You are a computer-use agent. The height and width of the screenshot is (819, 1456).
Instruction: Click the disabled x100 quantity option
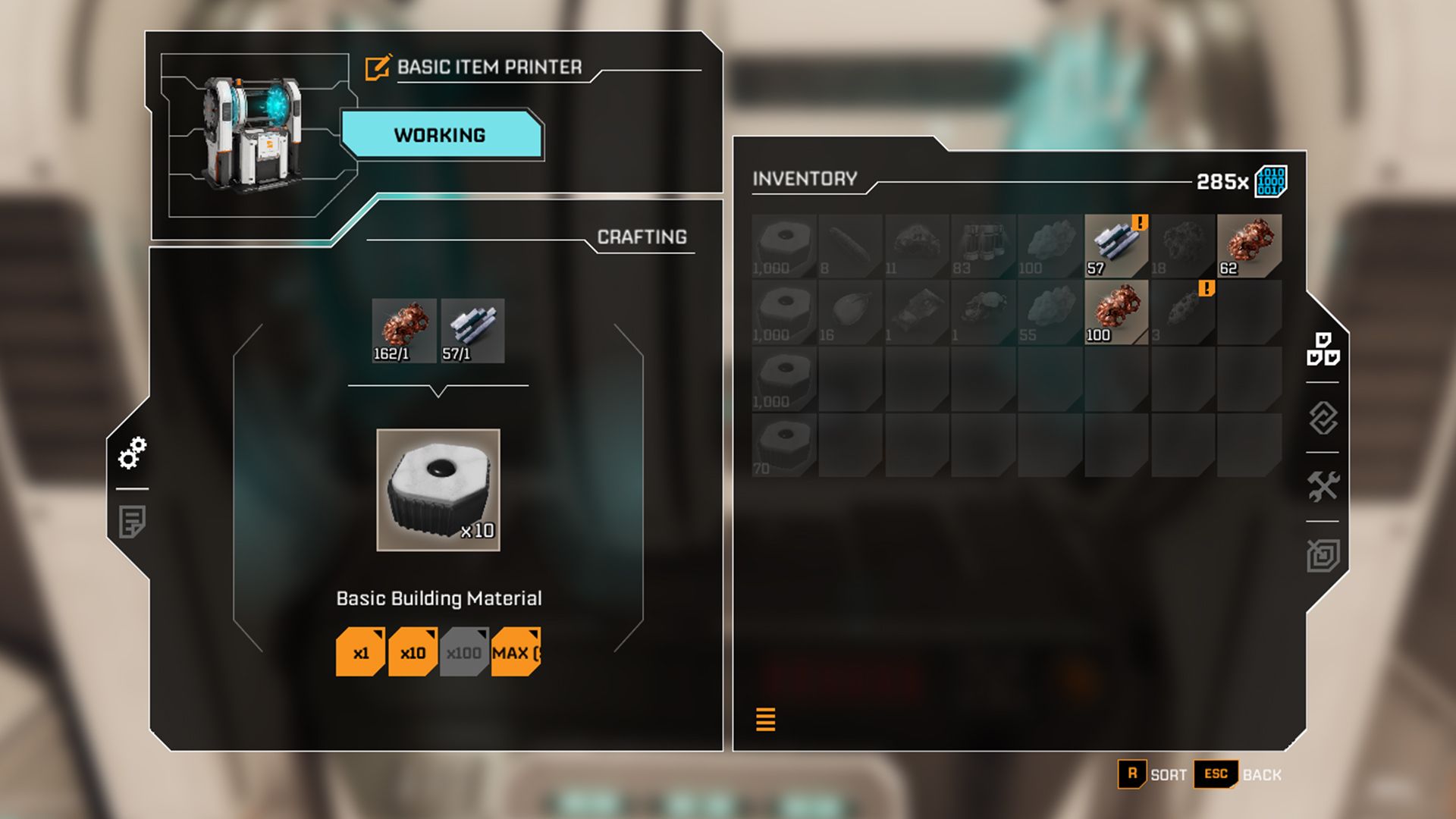point(464,651)
